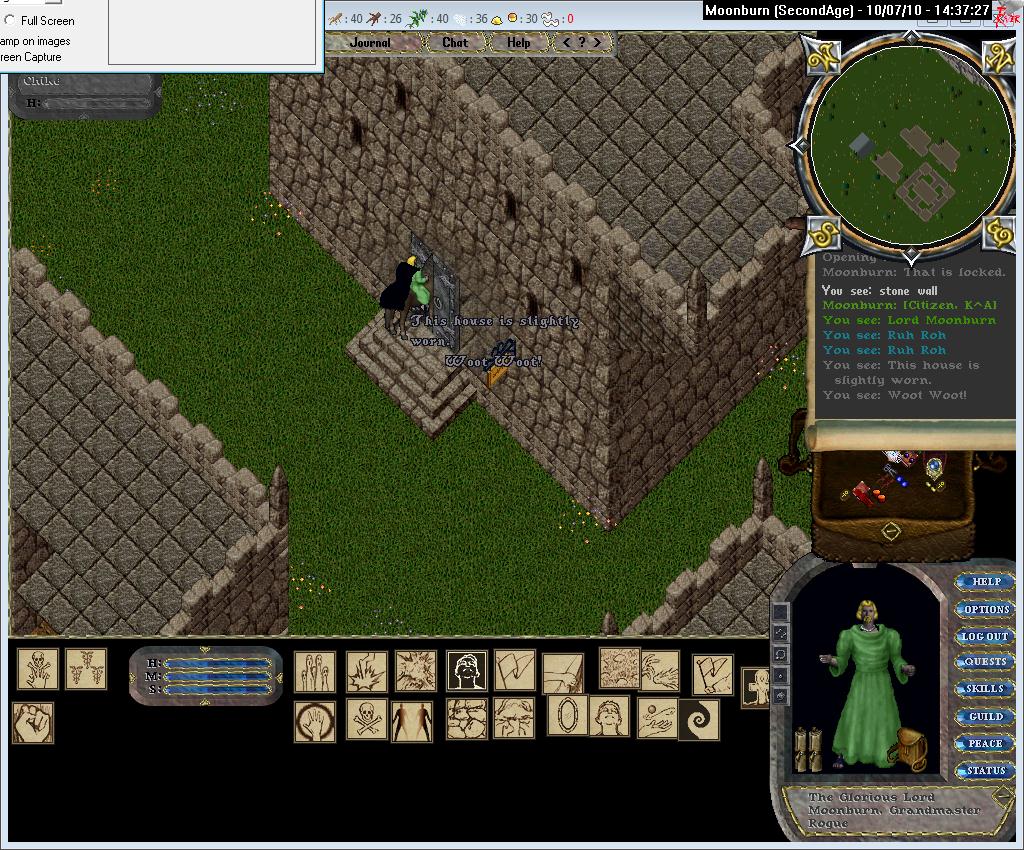
Task: Click the LOG OUT button
Action: coord(985,636)
